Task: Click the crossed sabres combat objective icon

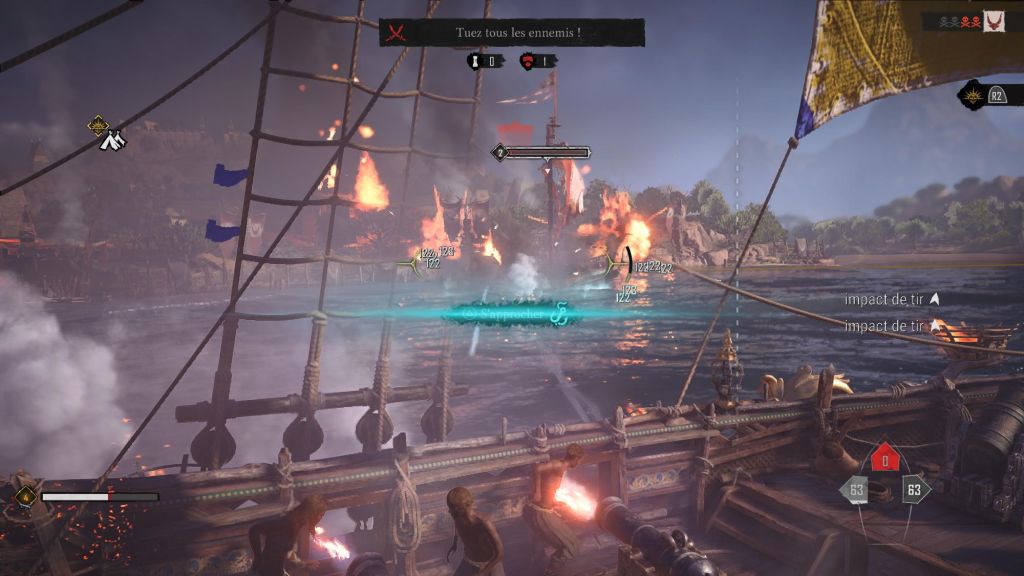Action: coord(397,33)
